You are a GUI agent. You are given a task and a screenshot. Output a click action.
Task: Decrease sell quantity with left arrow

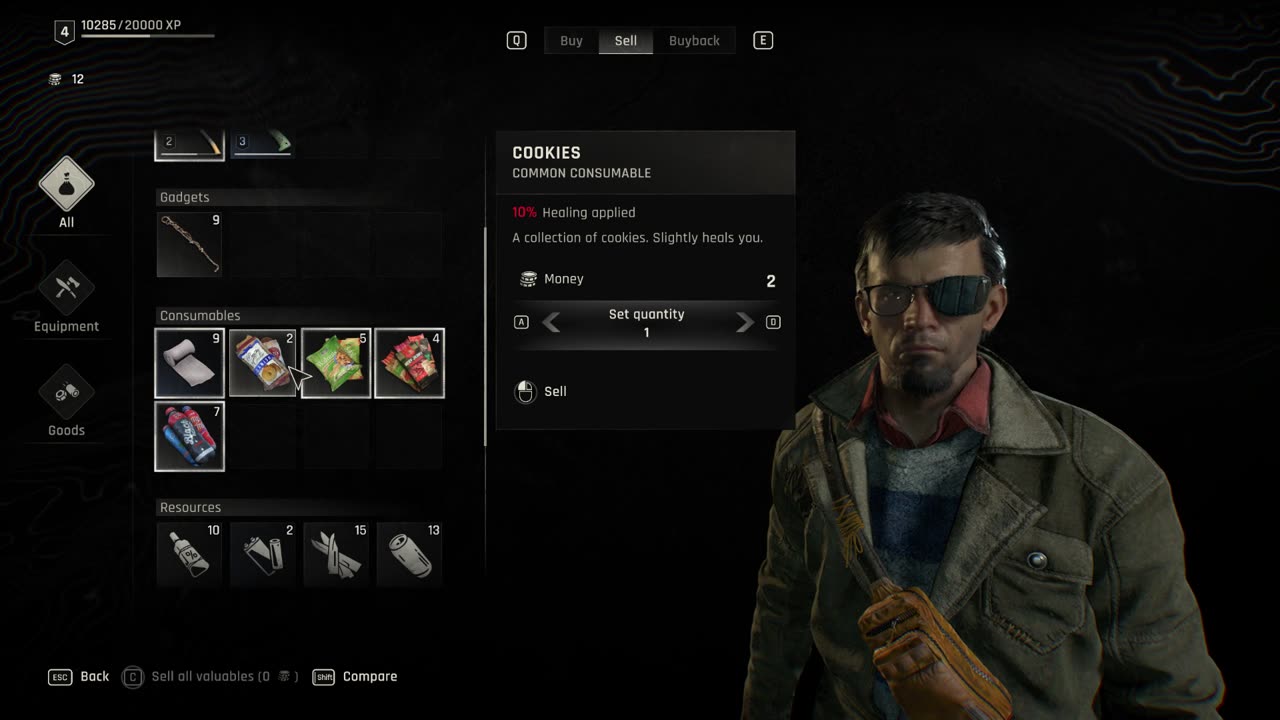pyautogui.click(x=551, y=322)
